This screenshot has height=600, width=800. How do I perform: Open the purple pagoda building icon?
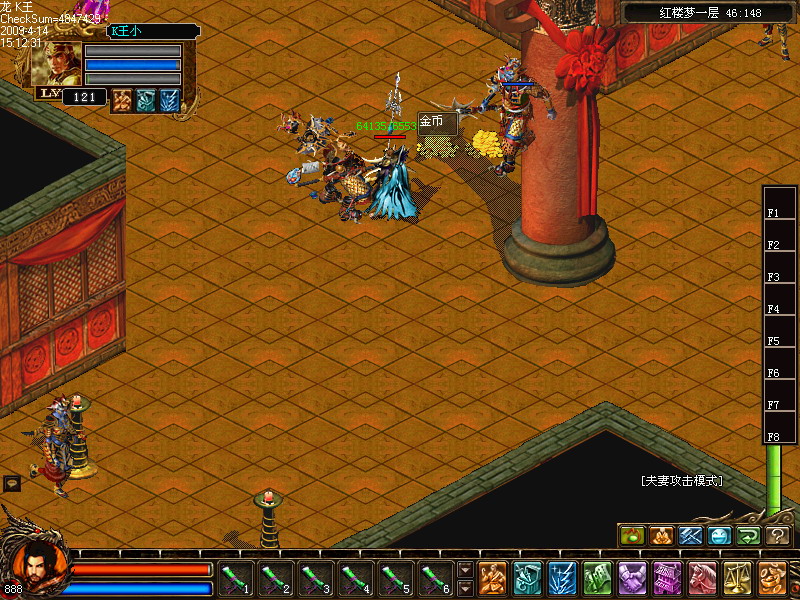(x=667, y=578)
